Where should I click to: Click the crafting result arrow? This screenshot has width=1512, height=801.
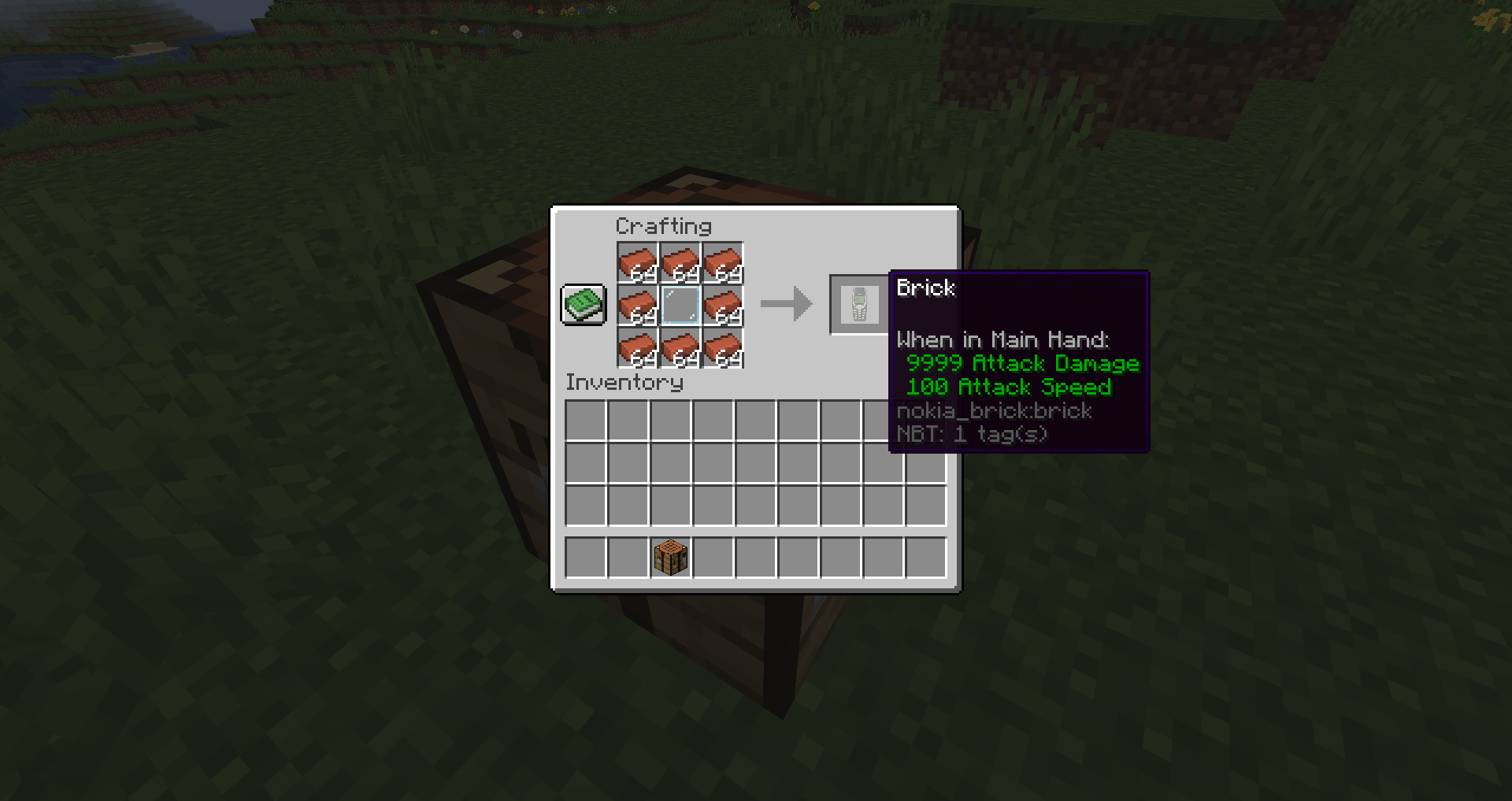(x=787, y=305)
